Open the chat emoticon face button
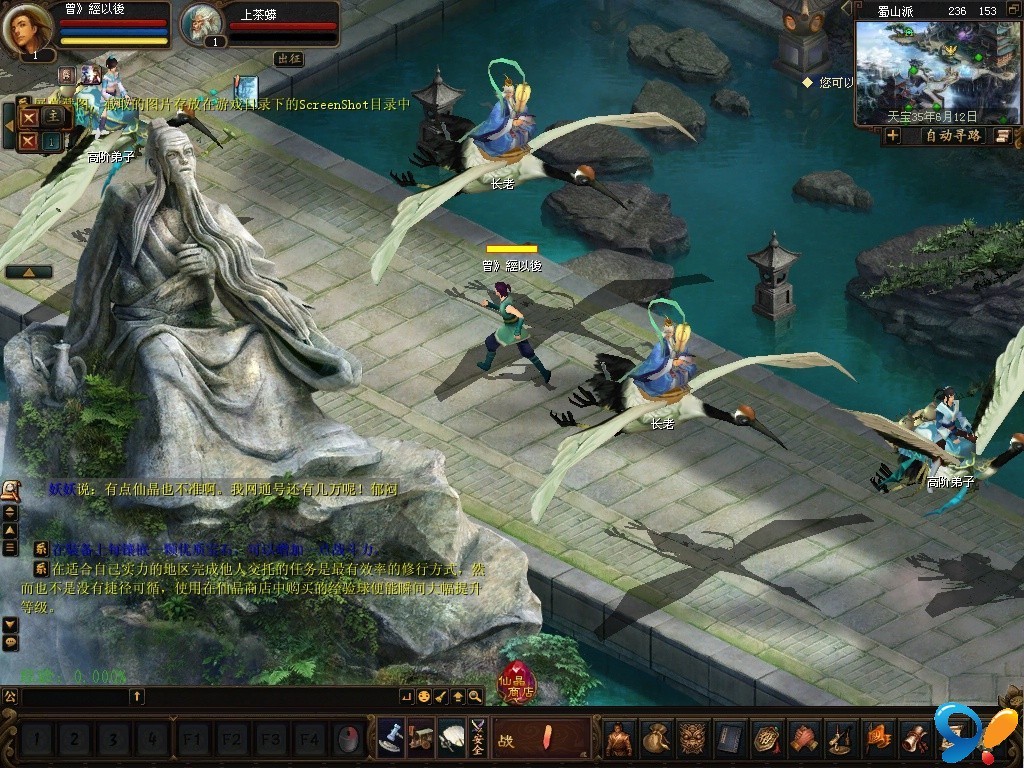This screenshot has height=768, width=1024. pos(424,696)
